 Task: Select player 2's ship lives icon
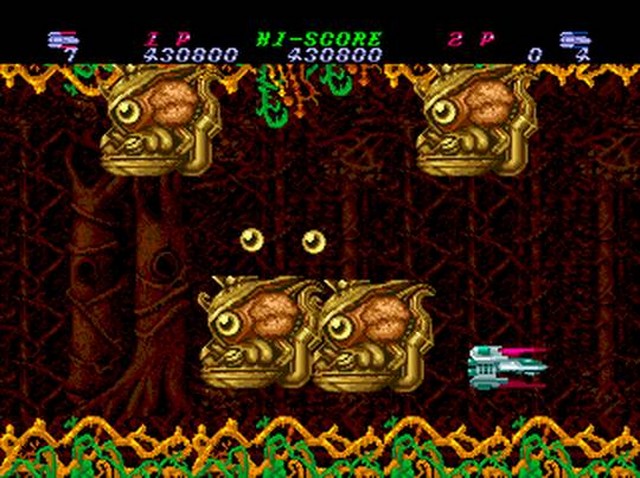(x=574, y=40)
